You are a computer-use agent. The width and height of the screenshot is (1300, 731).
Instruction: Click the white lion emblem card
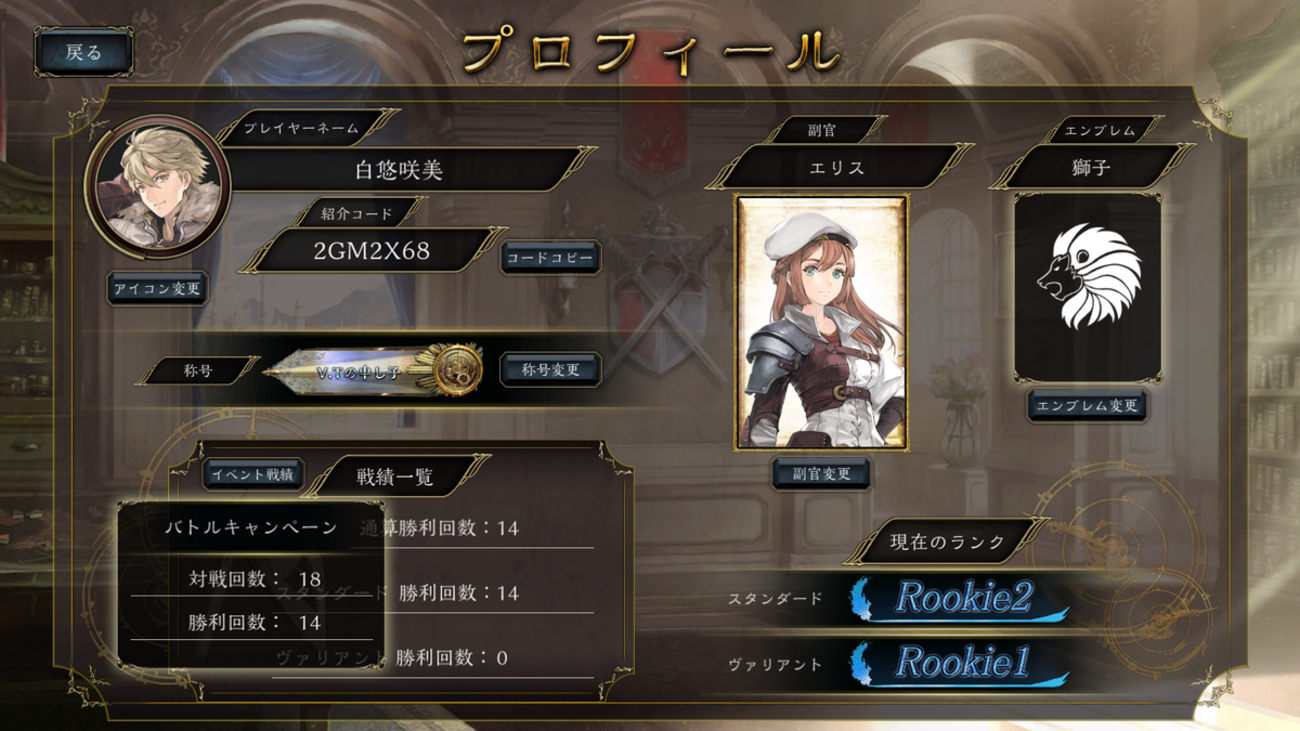coord(1087,286)
